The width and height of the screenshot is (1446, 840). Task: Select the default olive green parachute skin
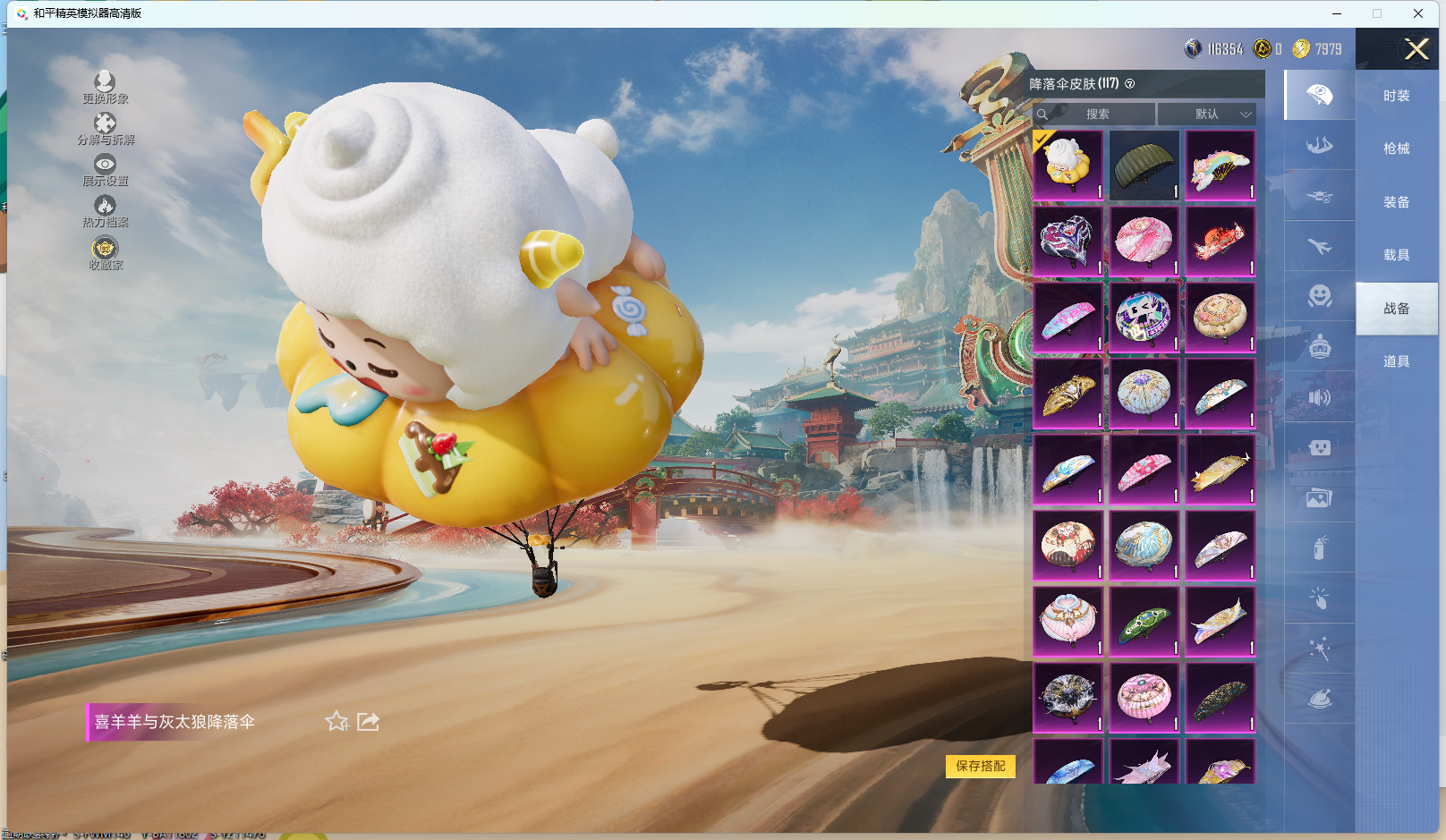[x=1144, y=165]
